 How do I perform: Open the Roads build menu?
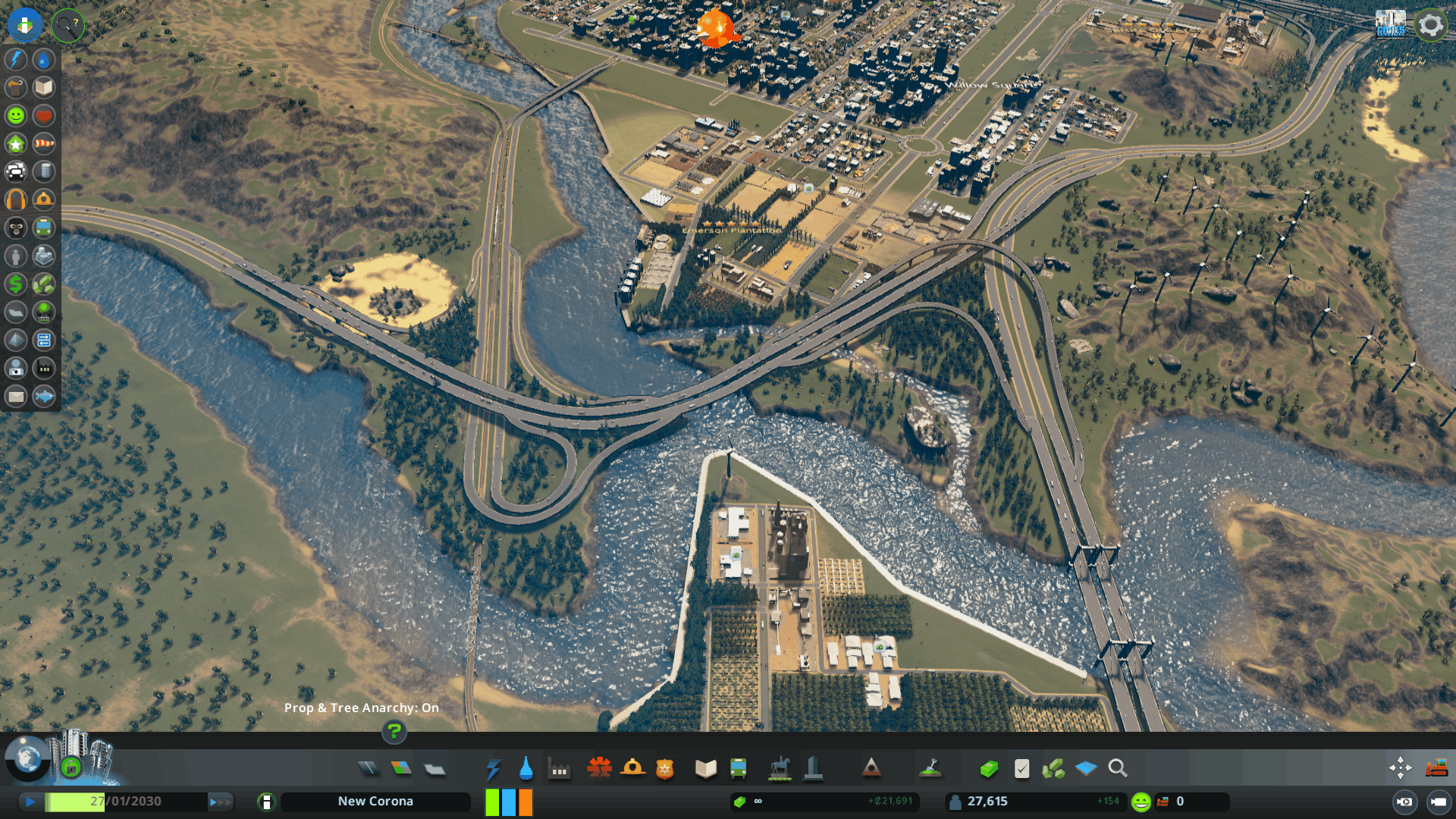(x=369, y=769)
